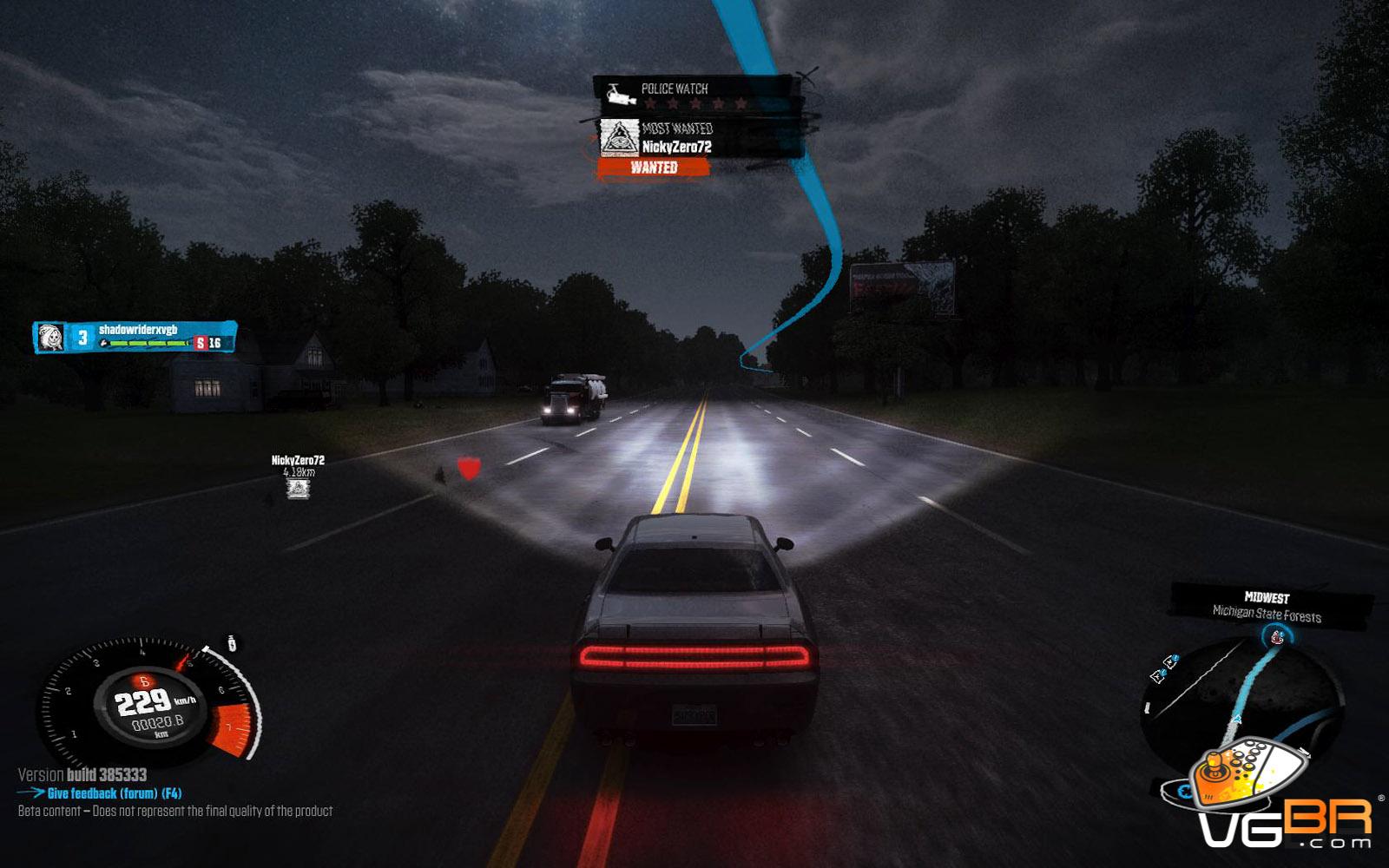Click the VGBR.com watermark logo
The image size is (1389, 868).
point(1276,799)
